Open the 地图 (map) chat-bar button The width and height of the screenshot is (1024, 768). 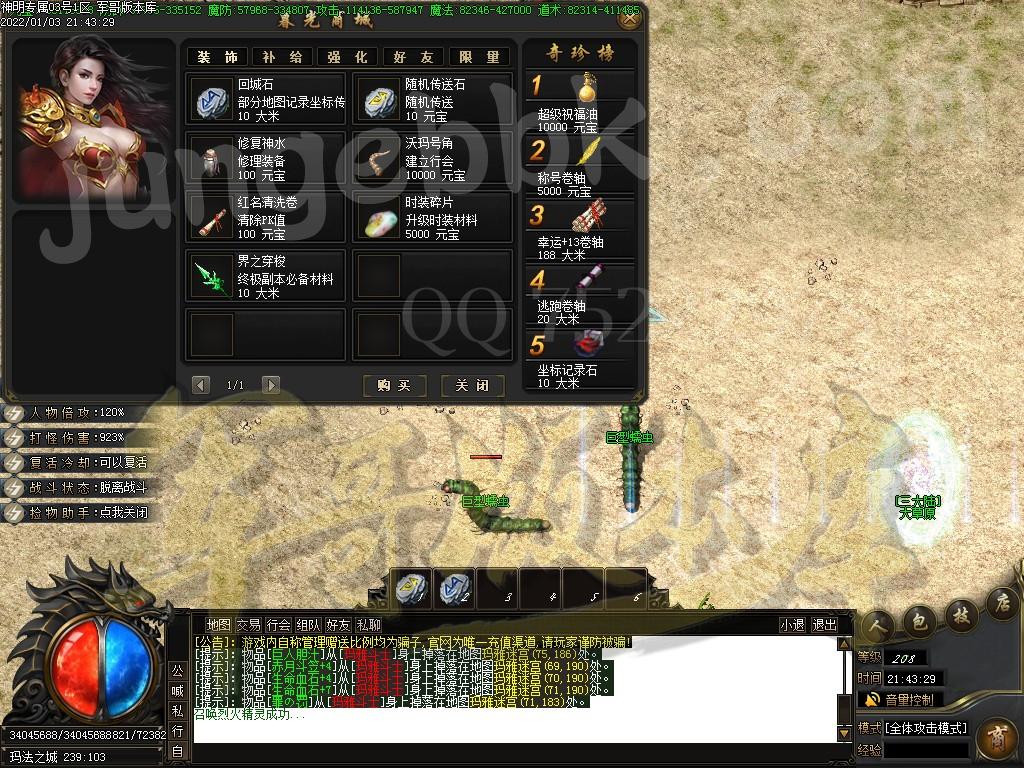pos(218,625)
